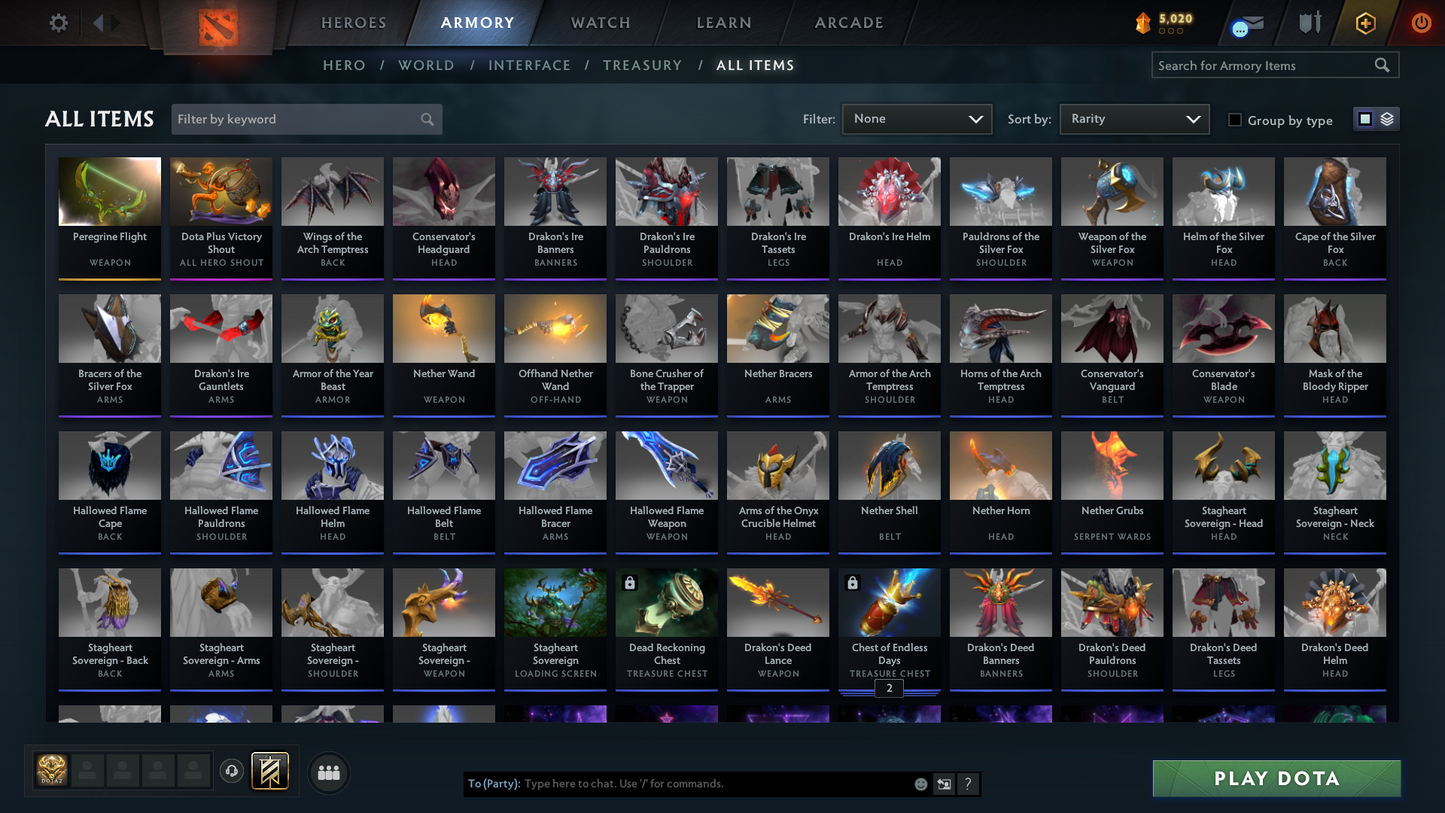Toggle the stacked layers view icon
Viewport: 1445px width, 813px height.
click(1388, 118)
